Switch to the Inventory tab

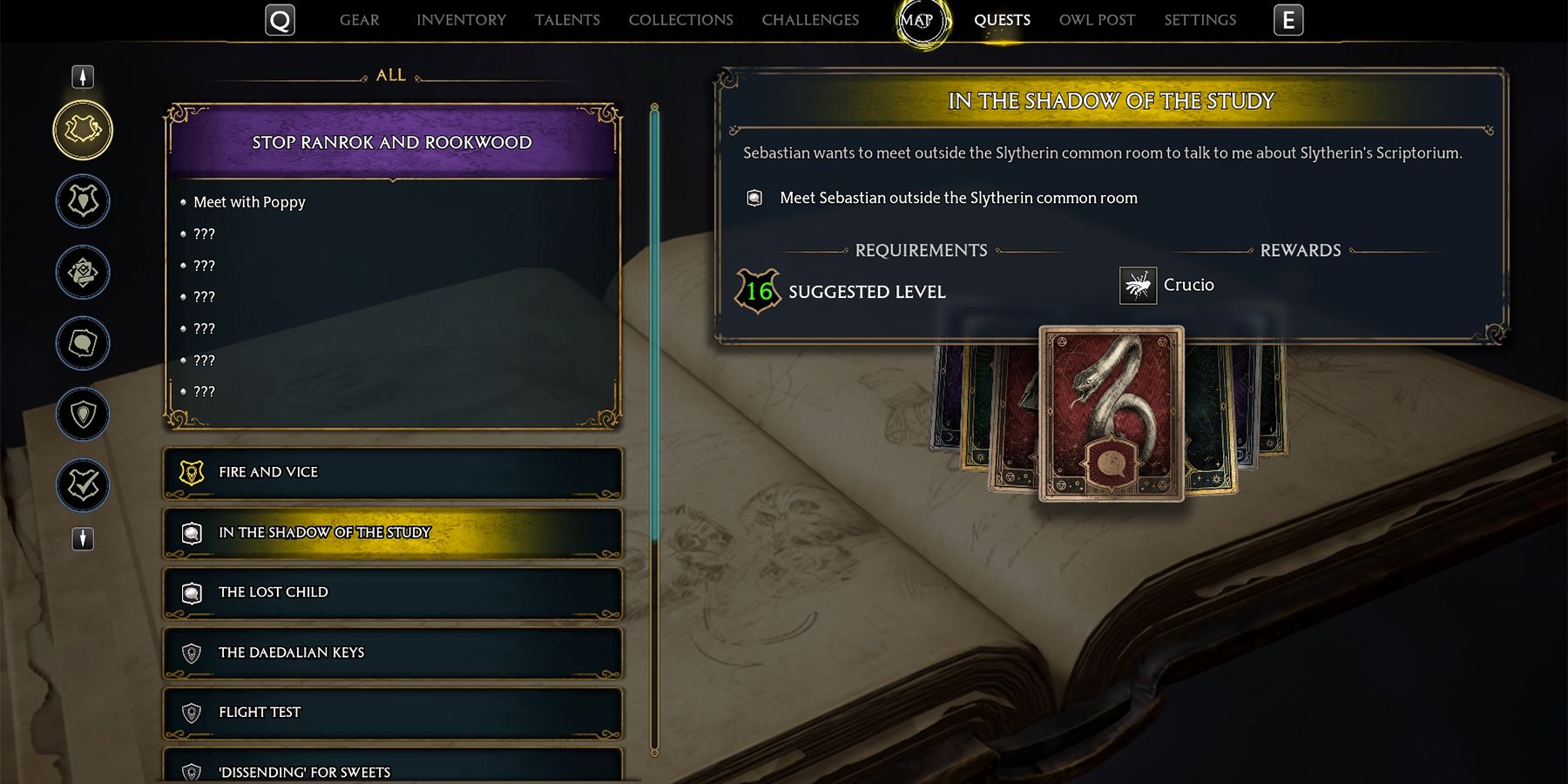tap(461, 19)
